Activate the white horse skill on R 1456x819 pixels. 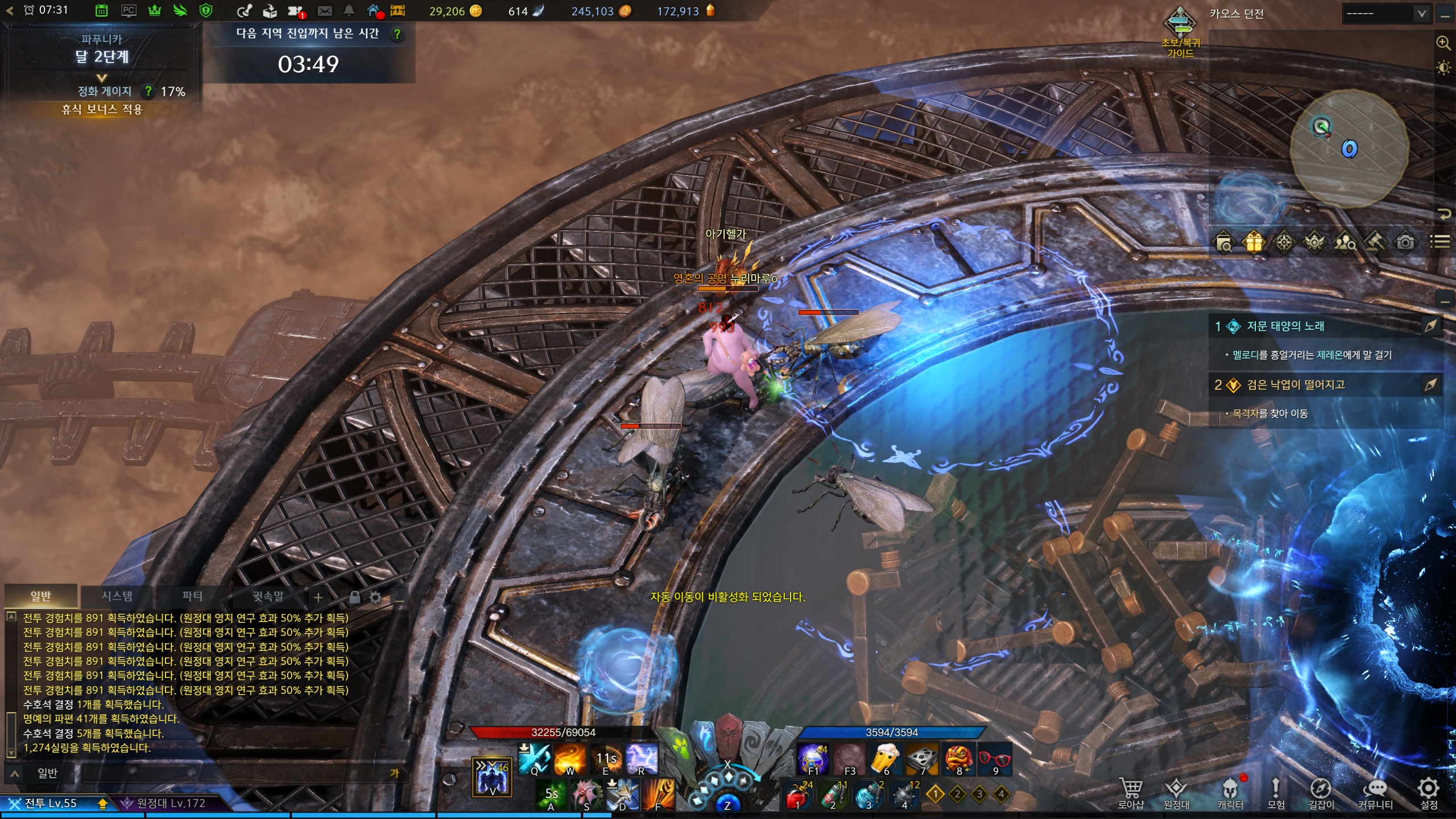click(641, 758)
